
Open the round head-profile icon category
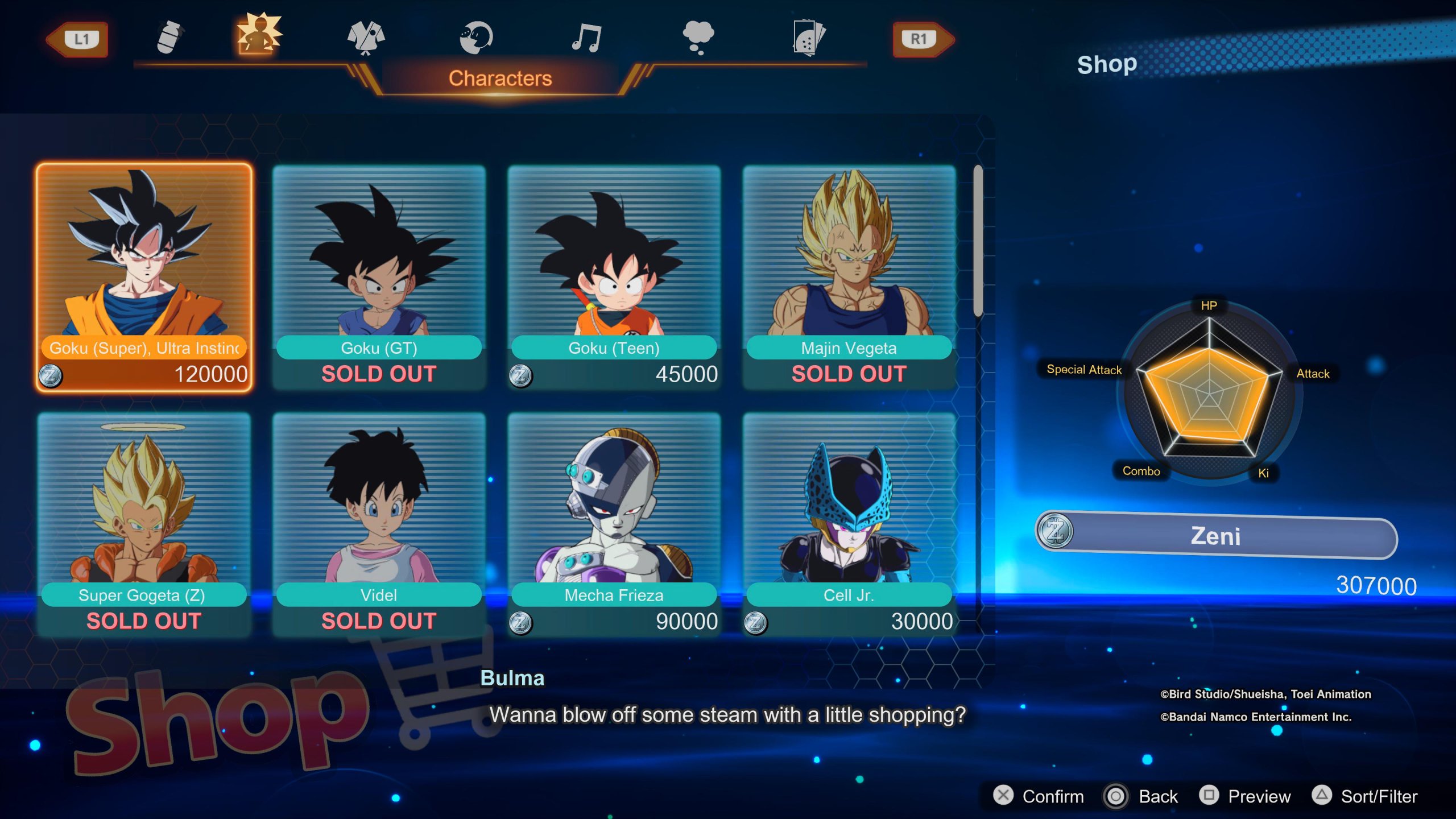coord(475,38)
